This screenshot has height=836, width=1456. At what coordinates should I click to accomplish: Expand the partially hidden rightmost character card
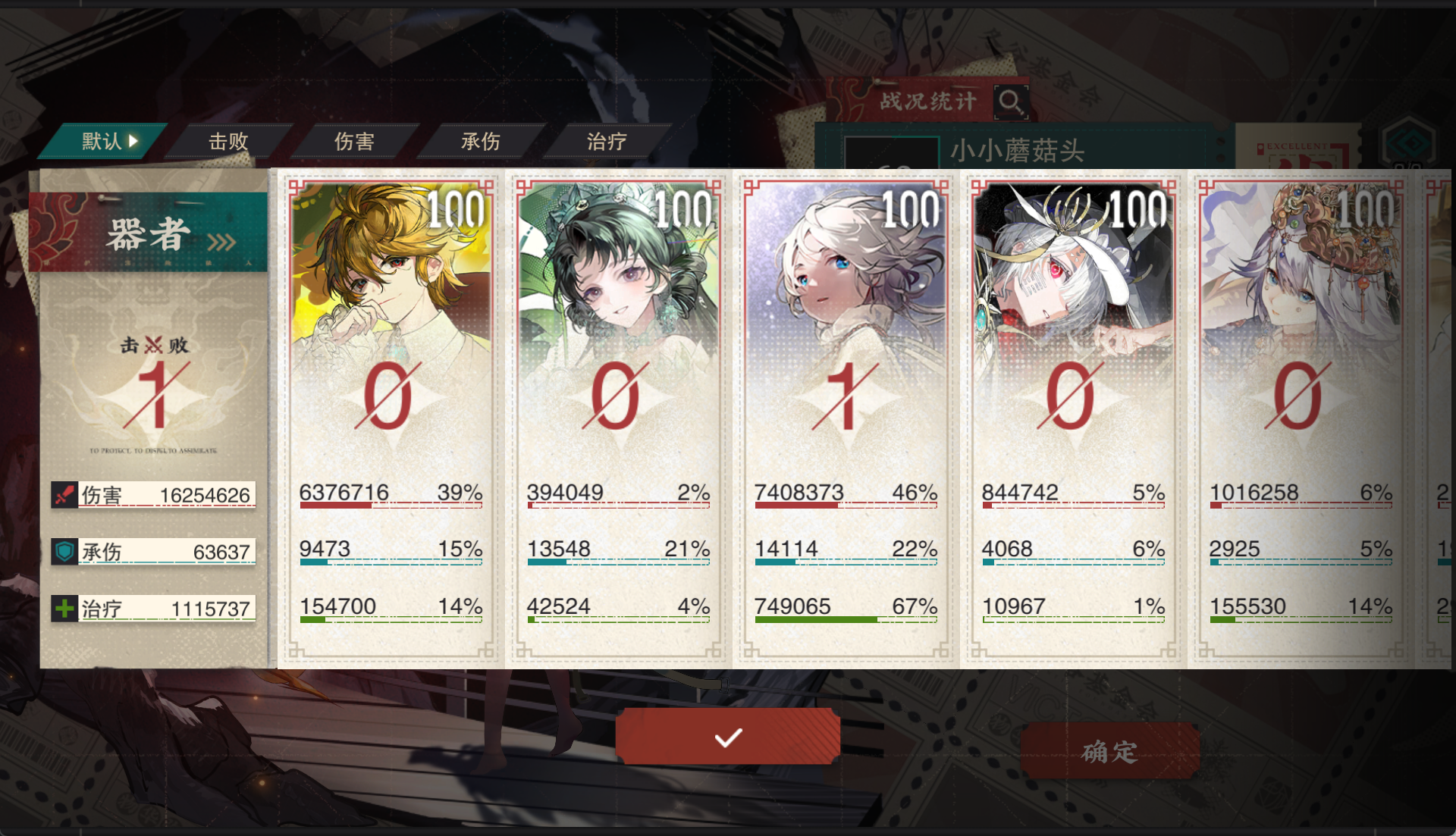point(1441,417)
